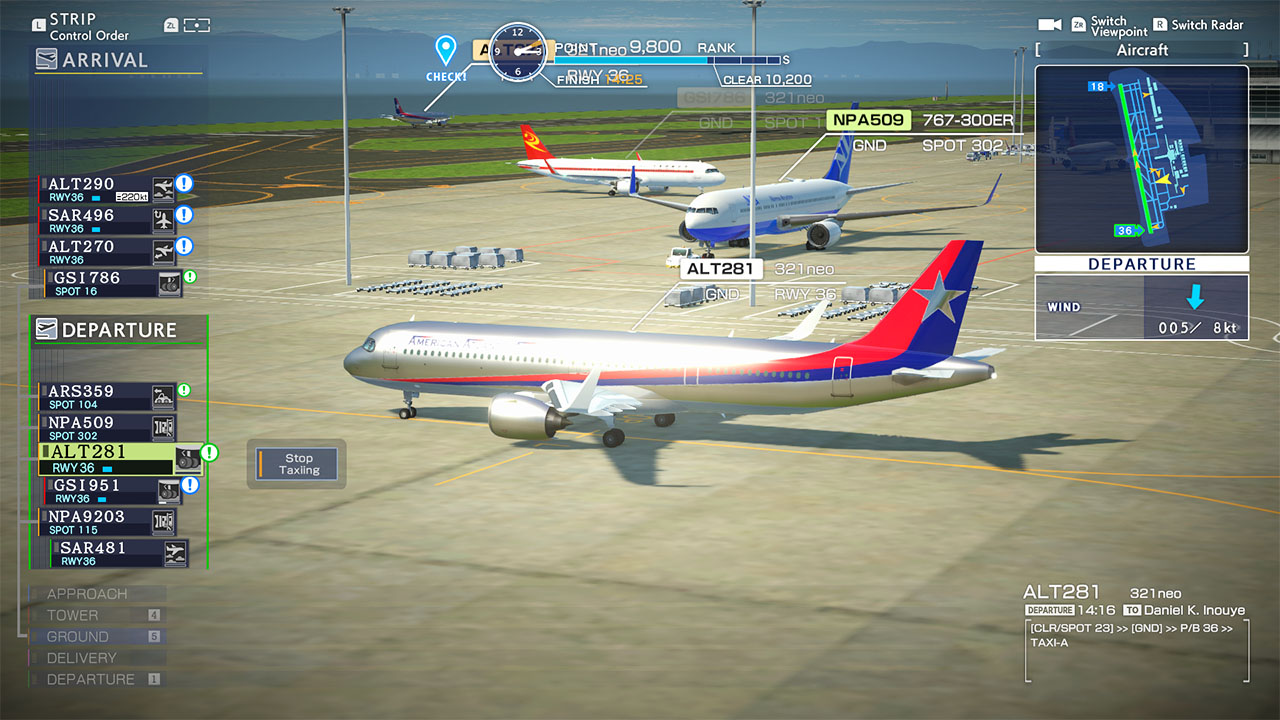1280x720 pixels.
Task: Click the pushback wheels icon on GSI786 strip
Action: [x=170, y=286]
